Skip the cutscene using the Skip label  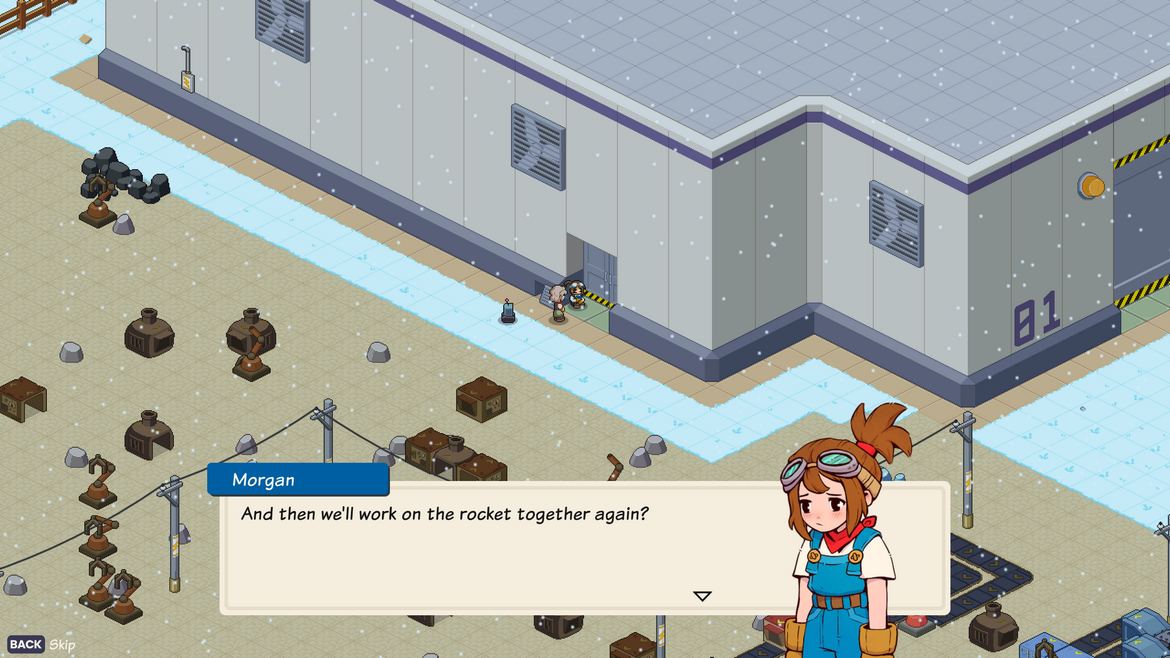point(62,645)
